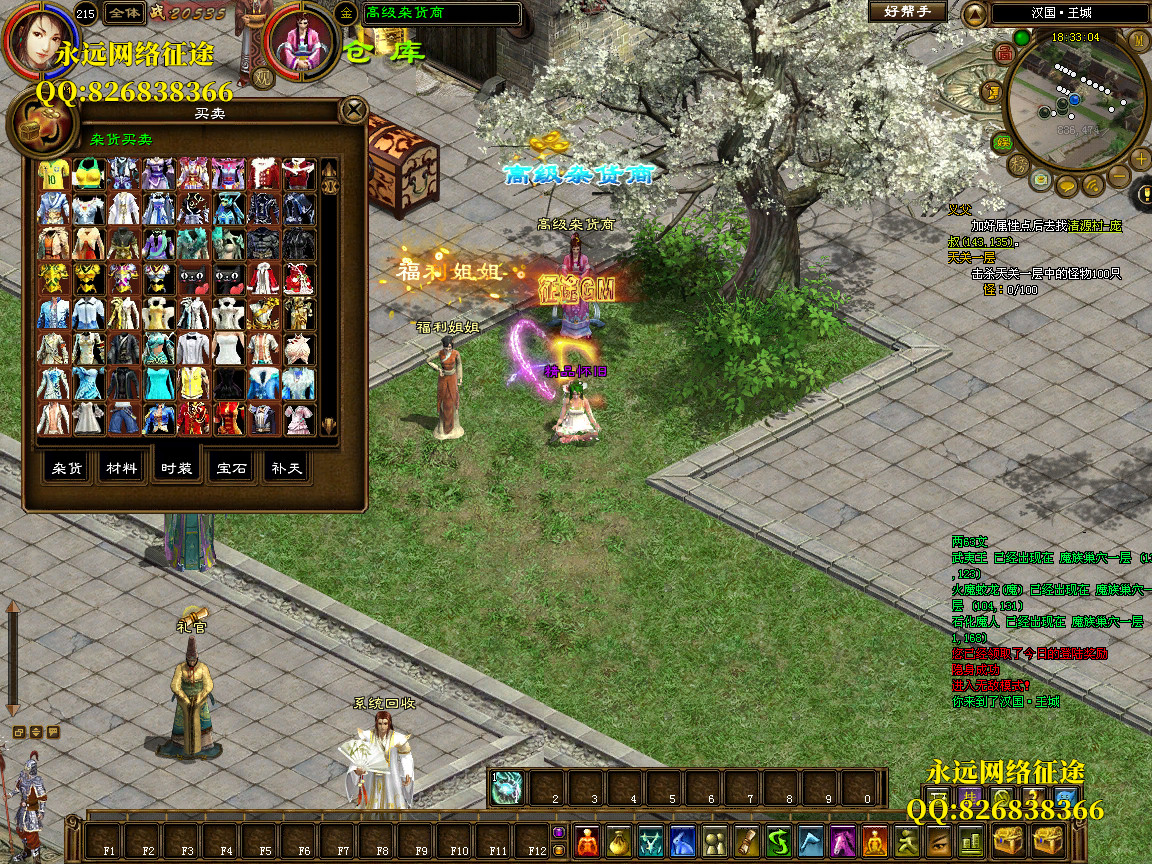
Task: Open the 材料 materials tab
Action: coord(122,468)
